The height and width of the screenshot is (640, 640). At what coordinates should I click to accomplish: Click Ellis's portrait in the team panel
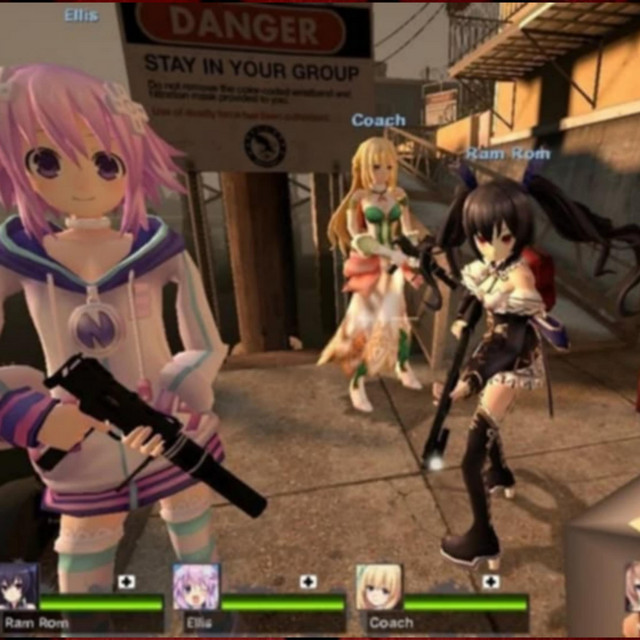tap(195, 587)
